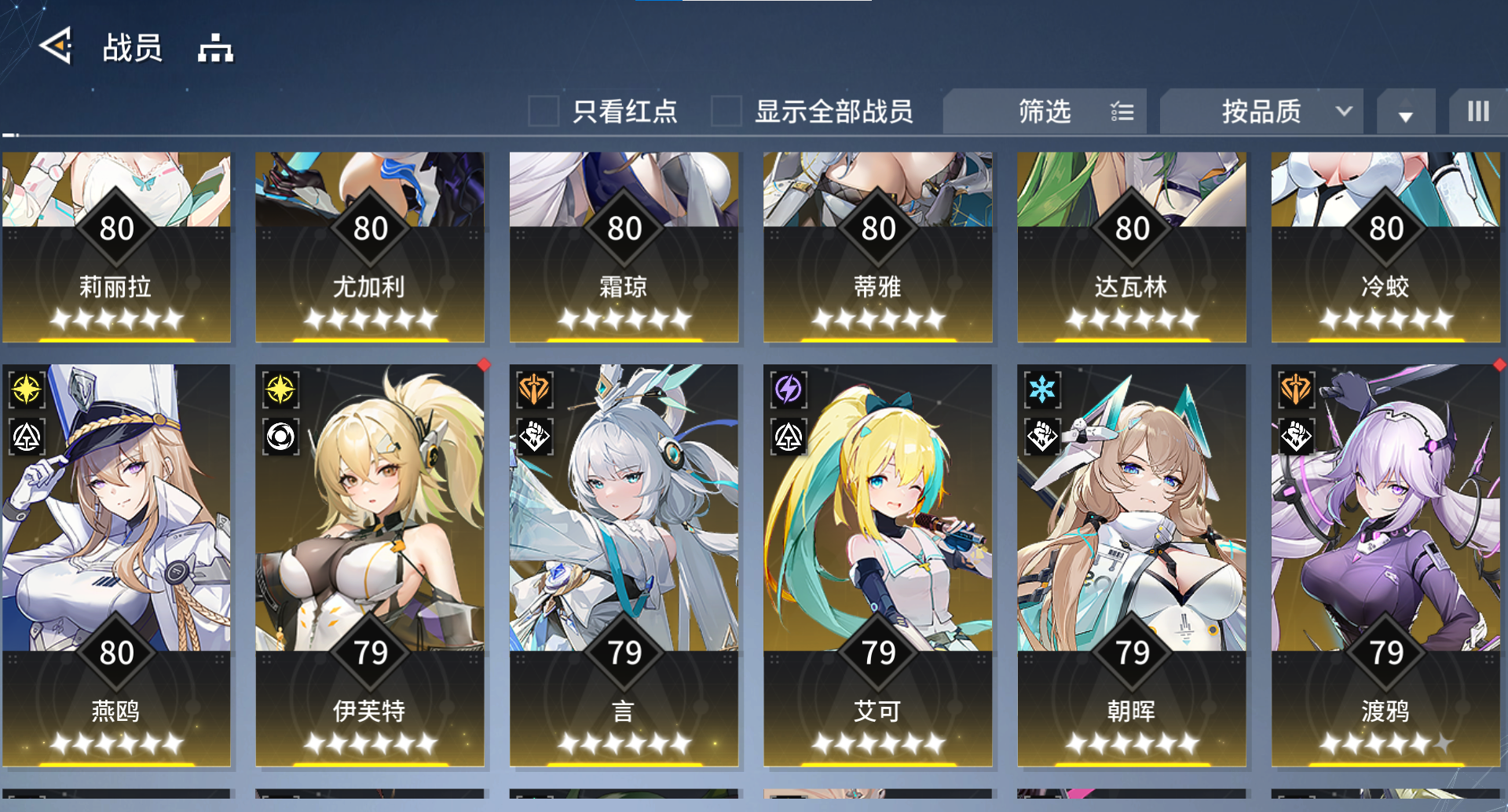The height and width of the screenshot is (812, 1508).
Task: Expand the chevron on the 按品质 selector
Action: pos(1345,112)
